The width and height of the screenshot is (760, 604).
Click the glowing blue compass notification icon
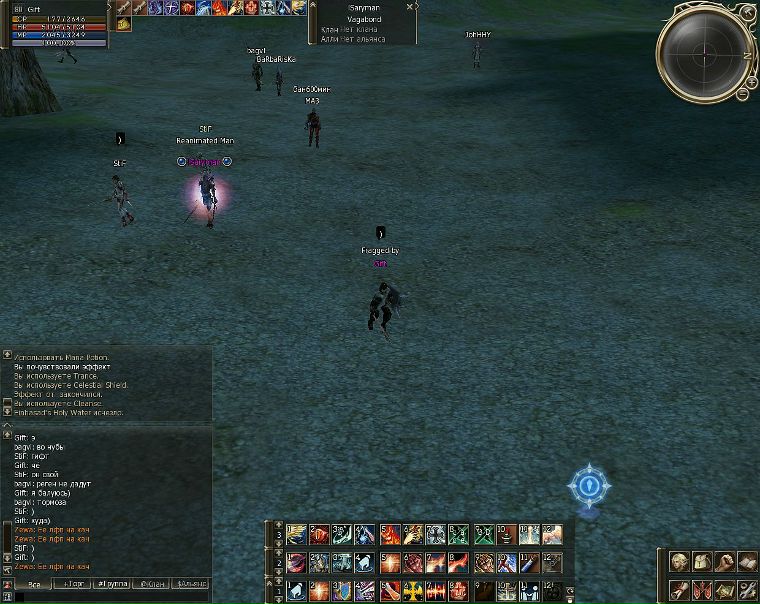click(588, 487)
